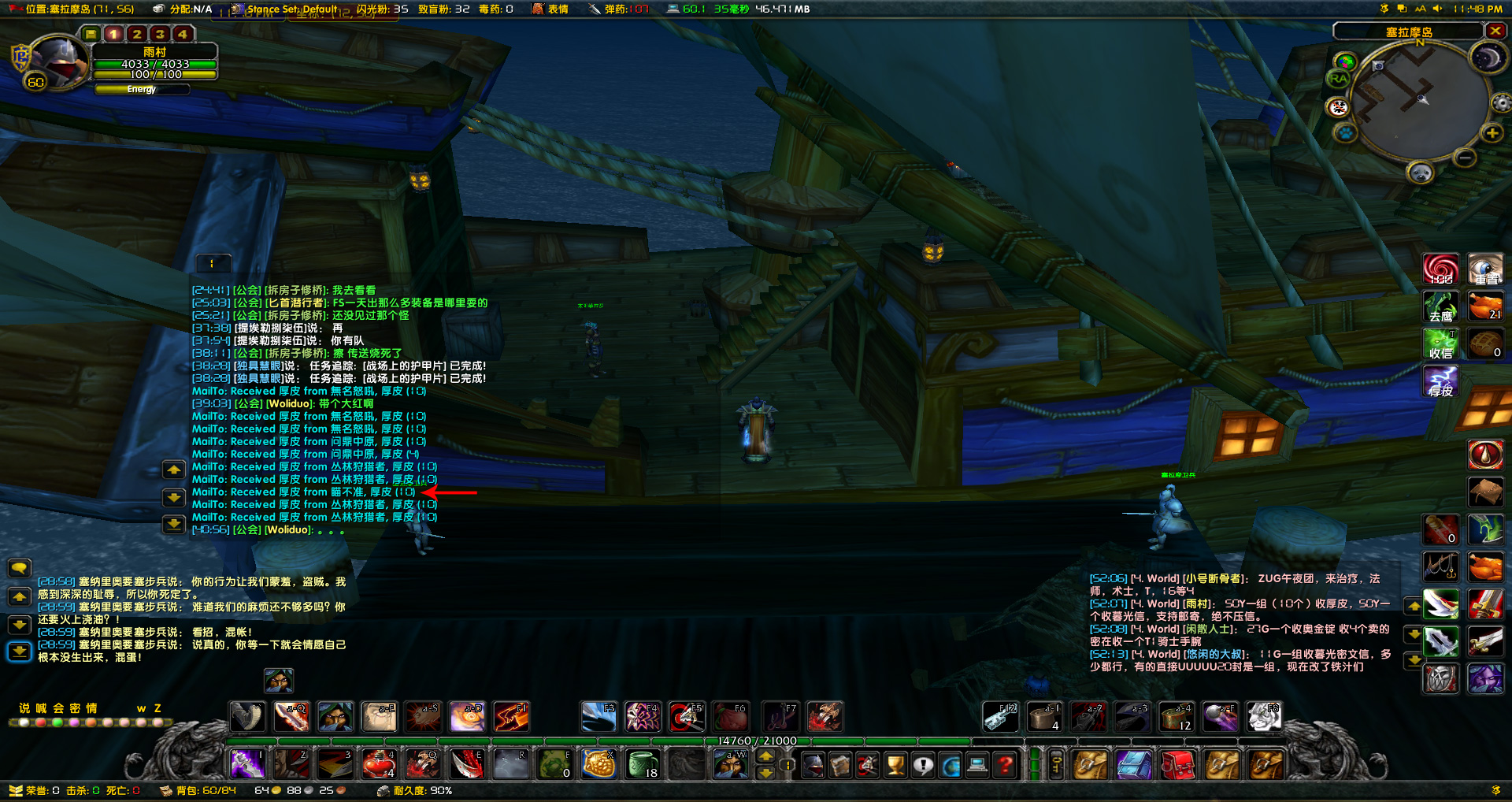The width and height of the screenshot is (1512, 802).
Task: Open the blue crystal bag
Action: point(1134,764)
